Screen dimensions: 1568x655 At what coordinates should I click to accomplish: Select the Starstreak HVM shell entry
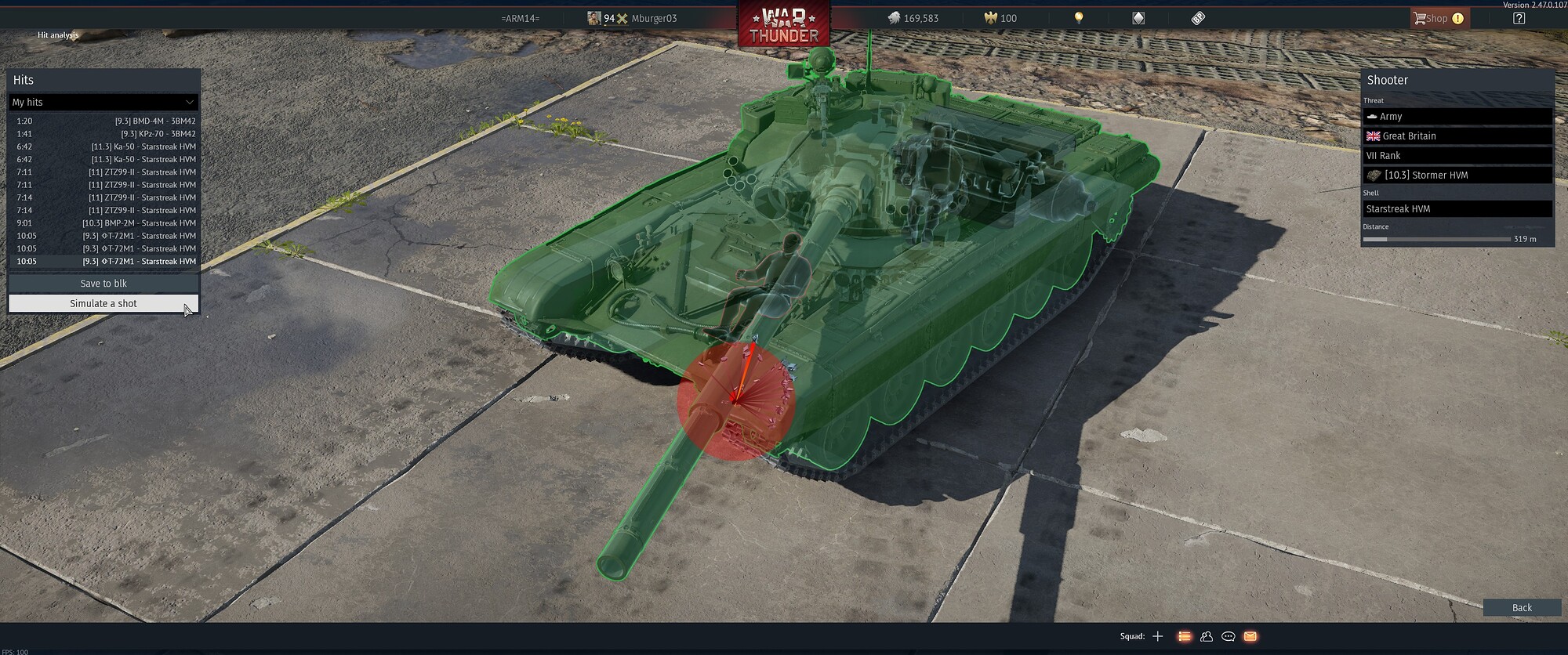(x=1457, y=208)
